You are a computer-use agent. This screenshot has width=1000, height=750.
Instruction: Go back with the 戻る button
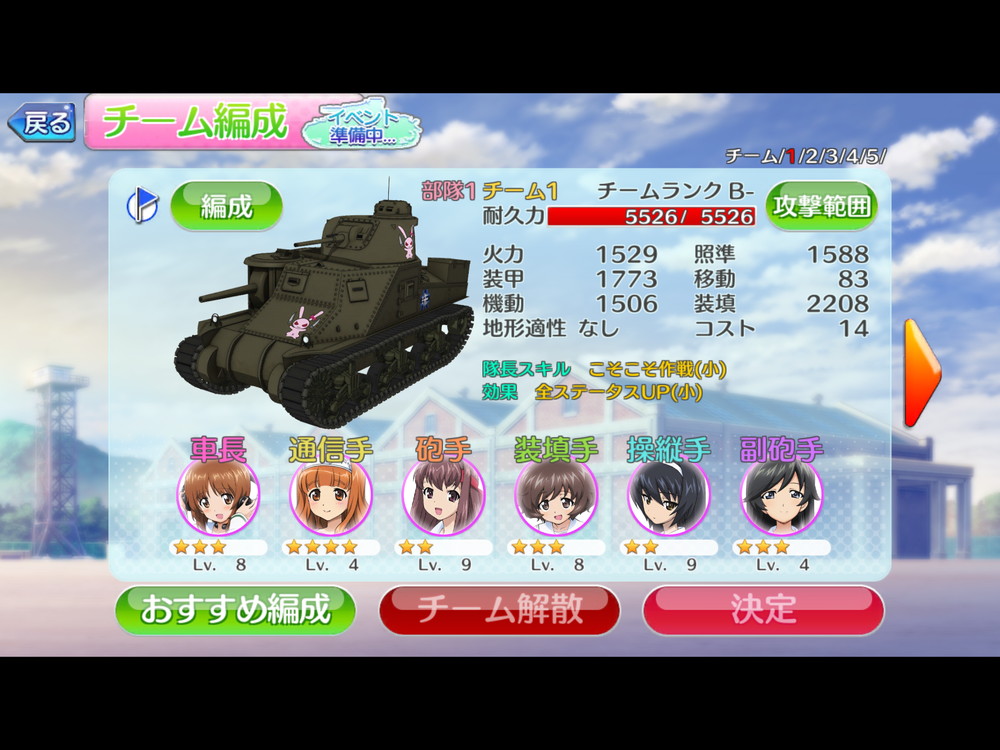click(42, 124)
